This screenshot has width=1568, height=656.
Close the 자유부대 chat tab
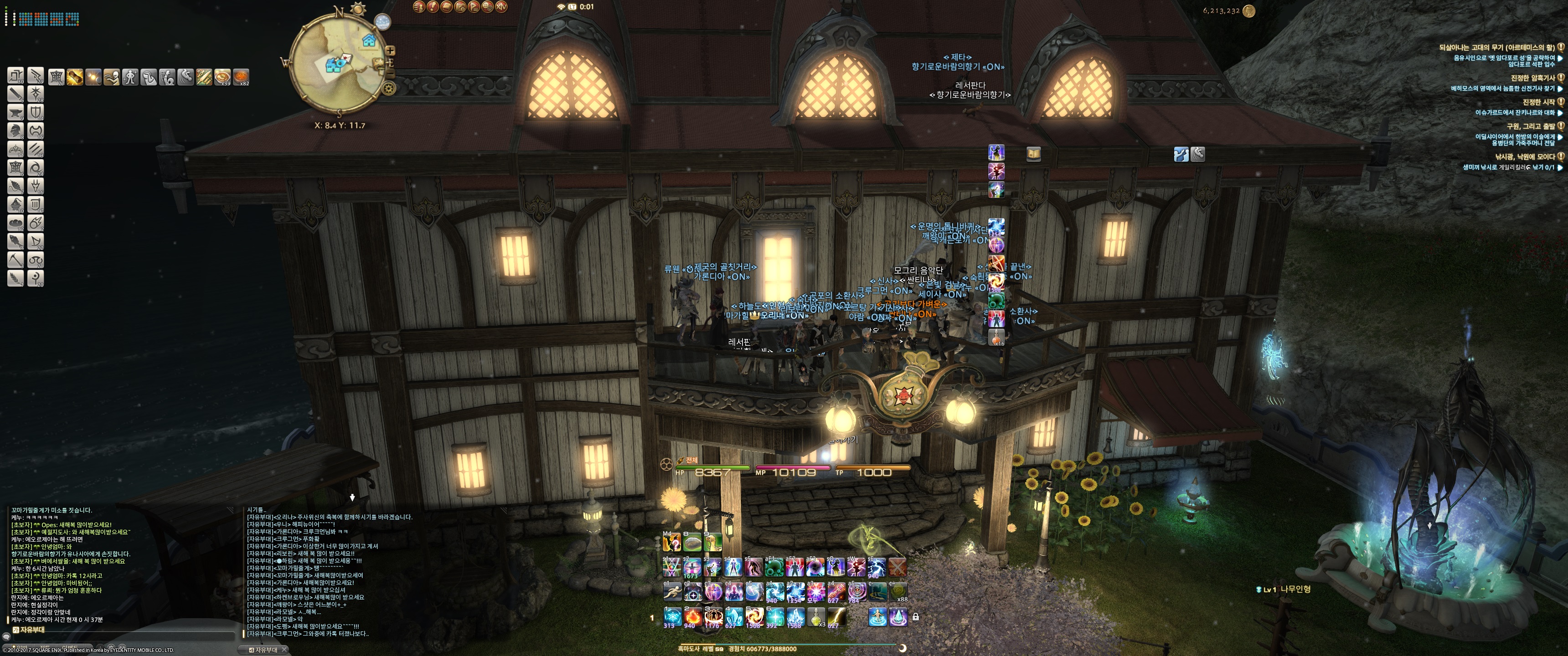pyautogui.click(x=284, y=650)
